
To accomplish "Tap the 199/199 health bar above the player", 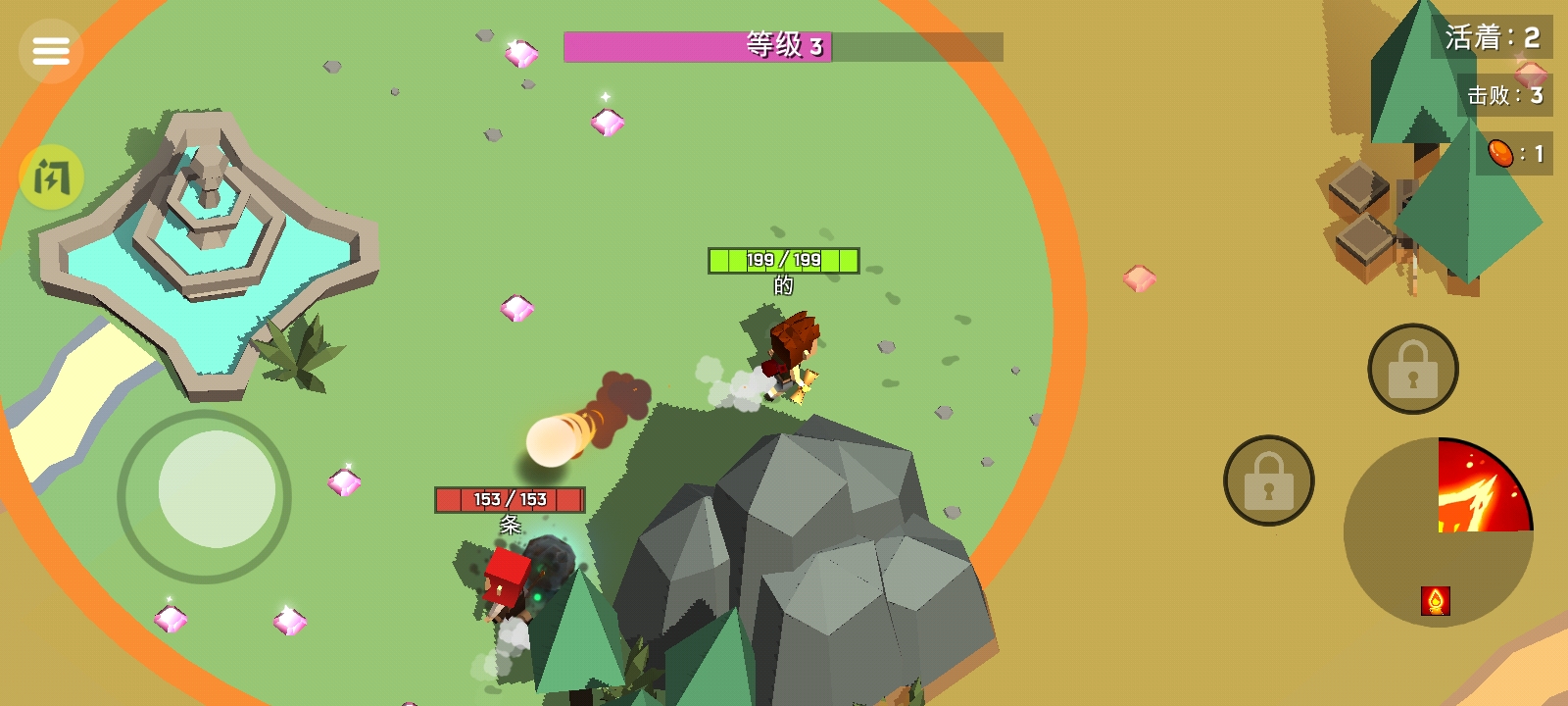I will point(783,260).
